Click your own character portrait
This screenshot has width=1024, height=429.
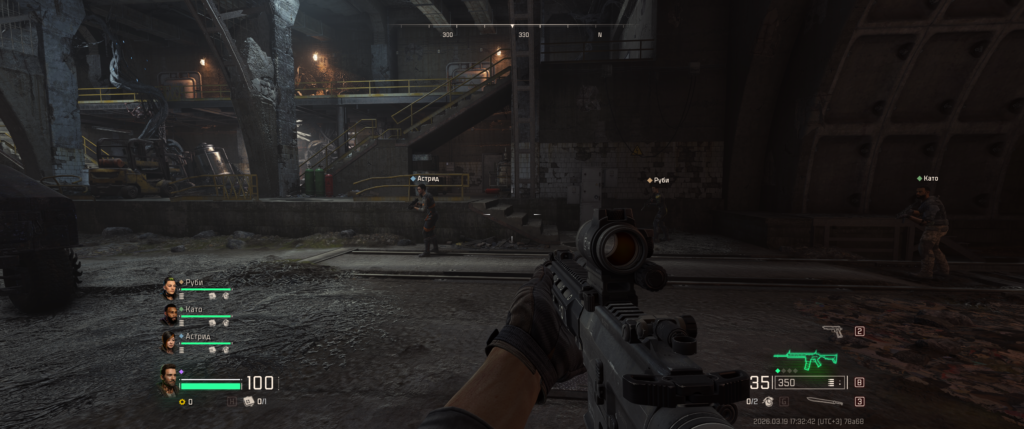coord(169,379)
